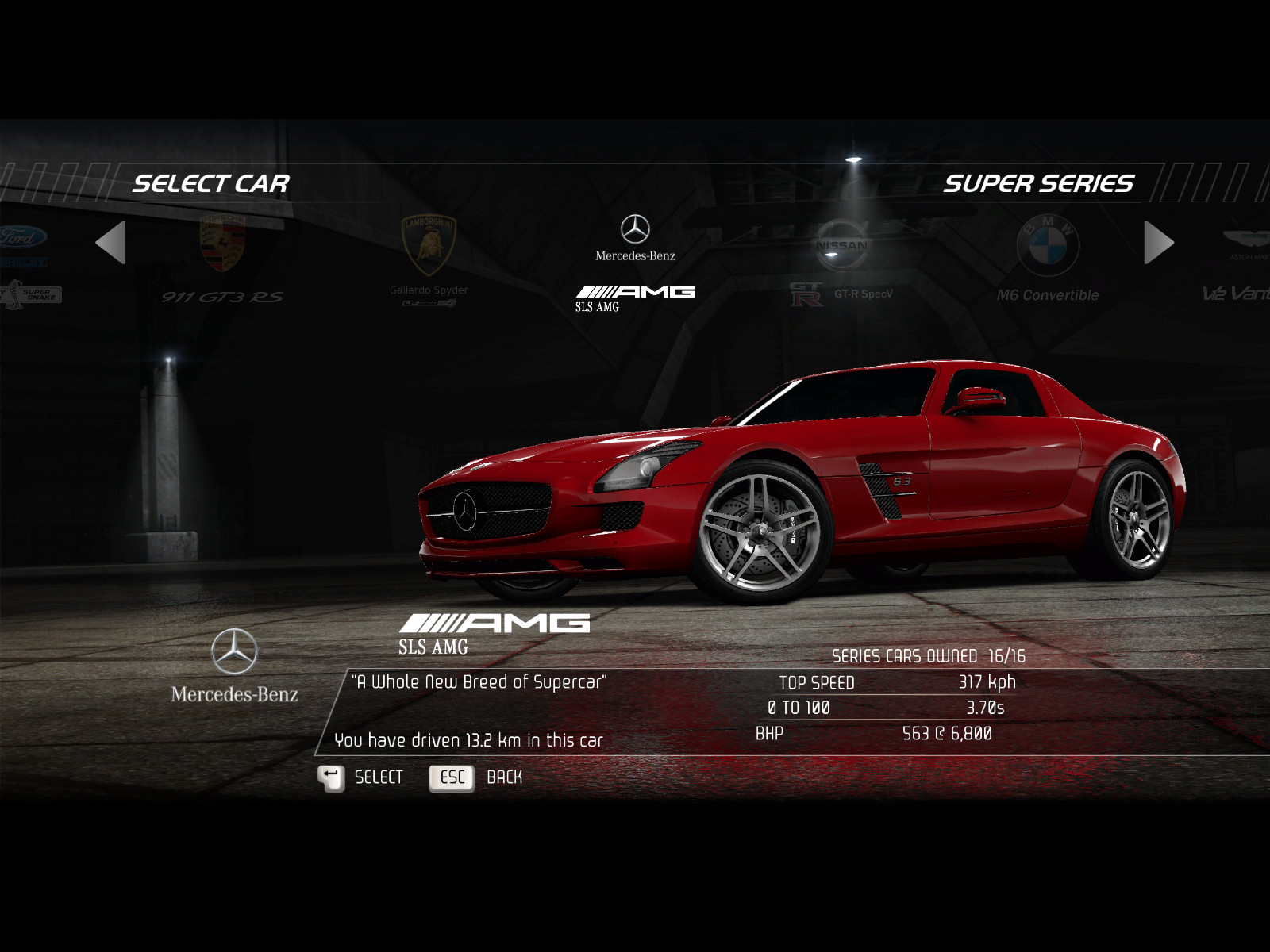
Task: Confirm car with the Select button
Action: point(361,777)
